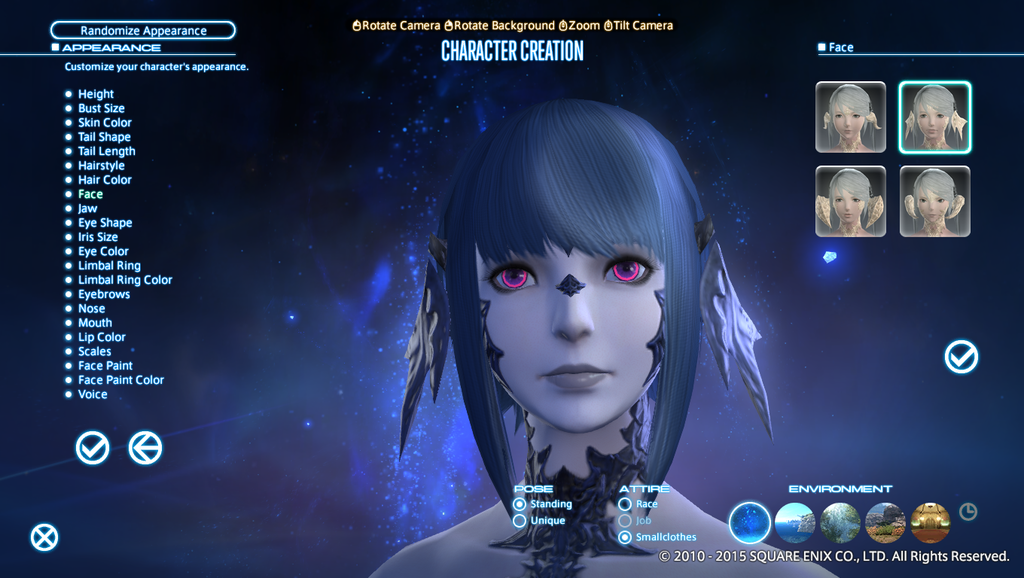1024x578 pixels.
Task: Close character creation with the X button
Action: (44, 538)
